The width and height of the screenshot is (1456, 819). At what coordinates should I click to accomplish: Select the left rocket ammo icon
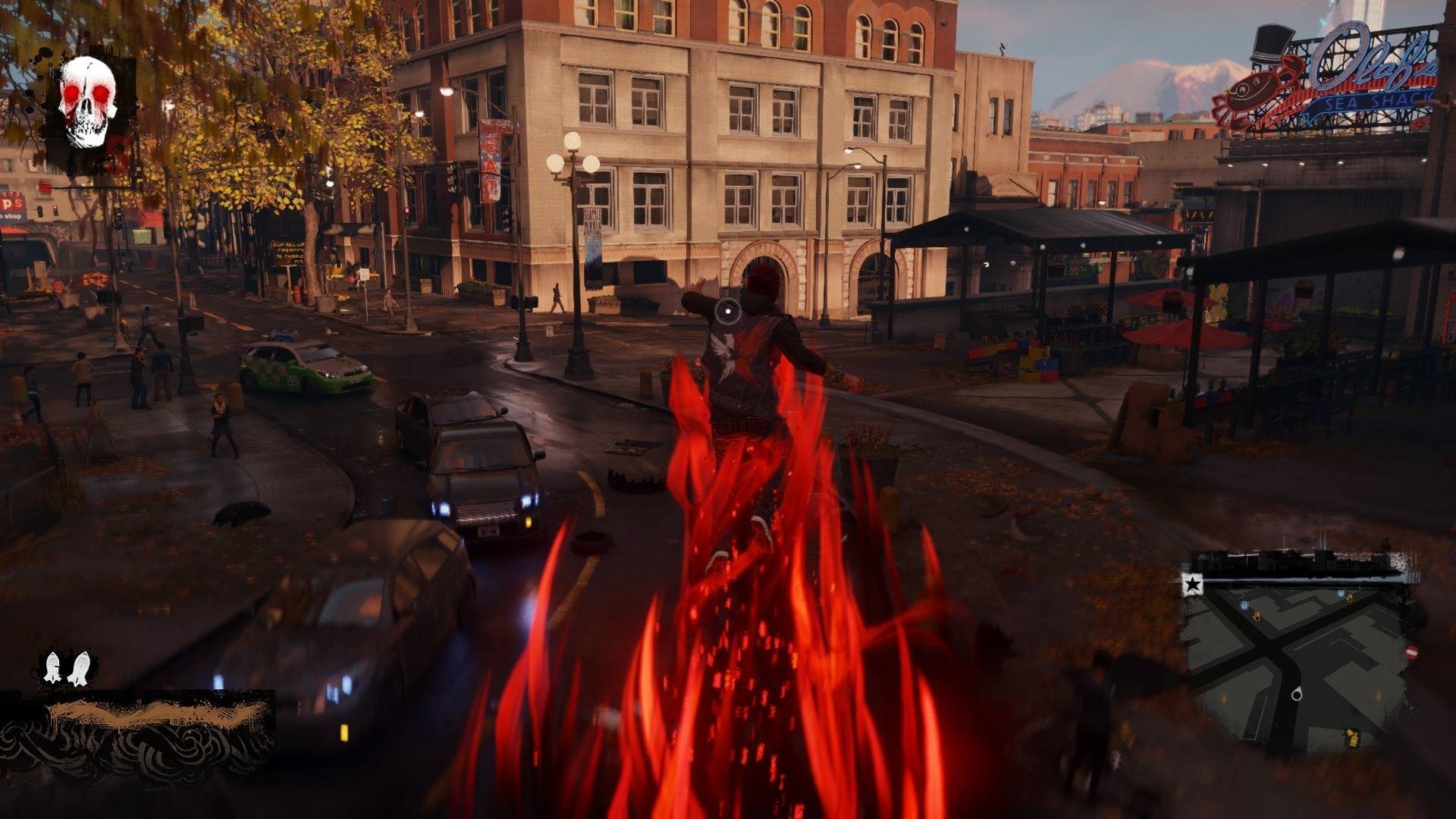(52, 666)
